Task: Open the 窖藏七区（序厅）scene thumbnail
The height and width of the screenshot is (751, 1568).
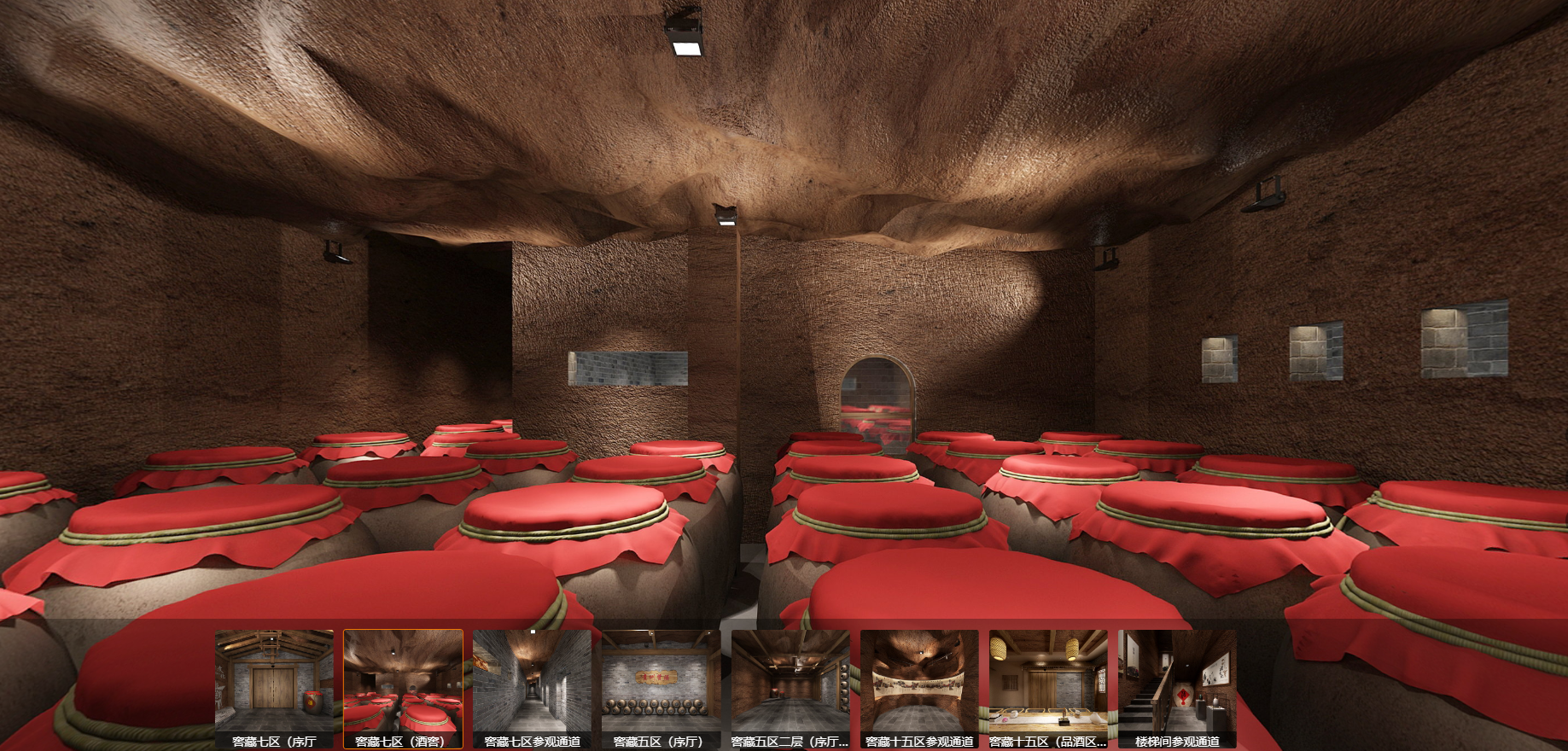Action: click(274, 686)
